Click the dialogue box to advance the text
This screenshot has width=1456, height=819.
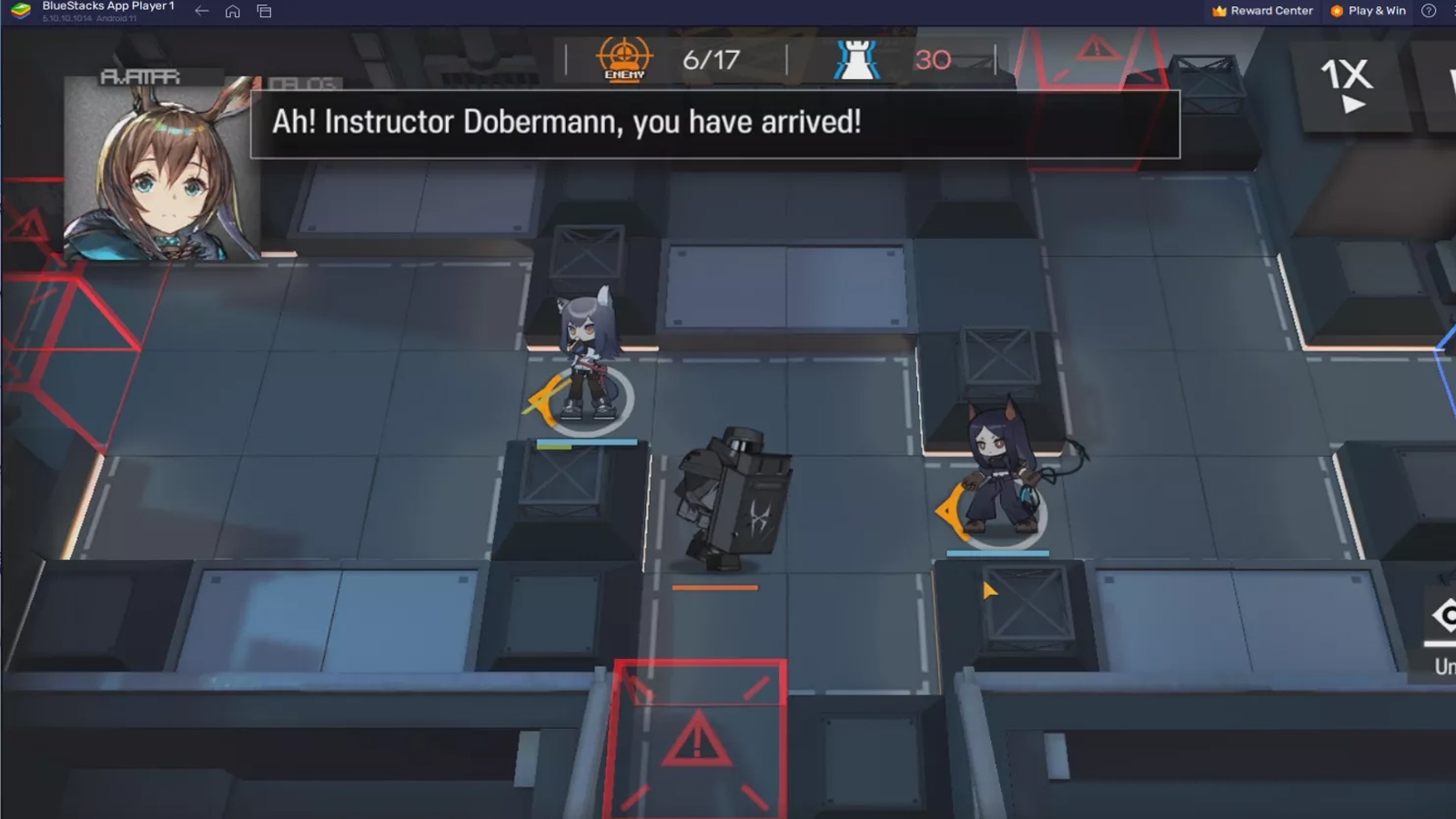(x=714, y=122)
